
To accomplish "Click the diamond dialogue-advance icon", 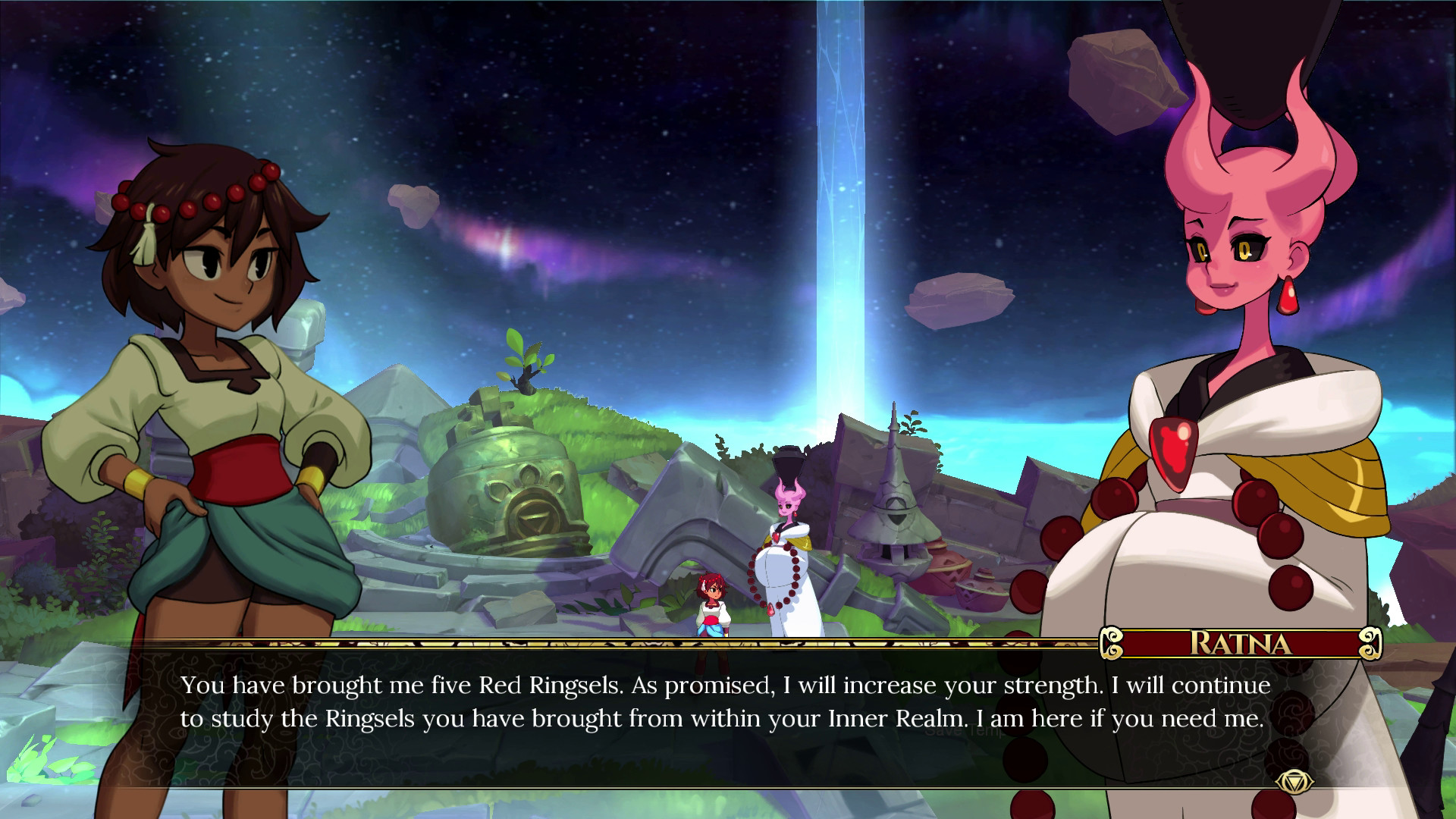I will click(x=1294, y=783).
